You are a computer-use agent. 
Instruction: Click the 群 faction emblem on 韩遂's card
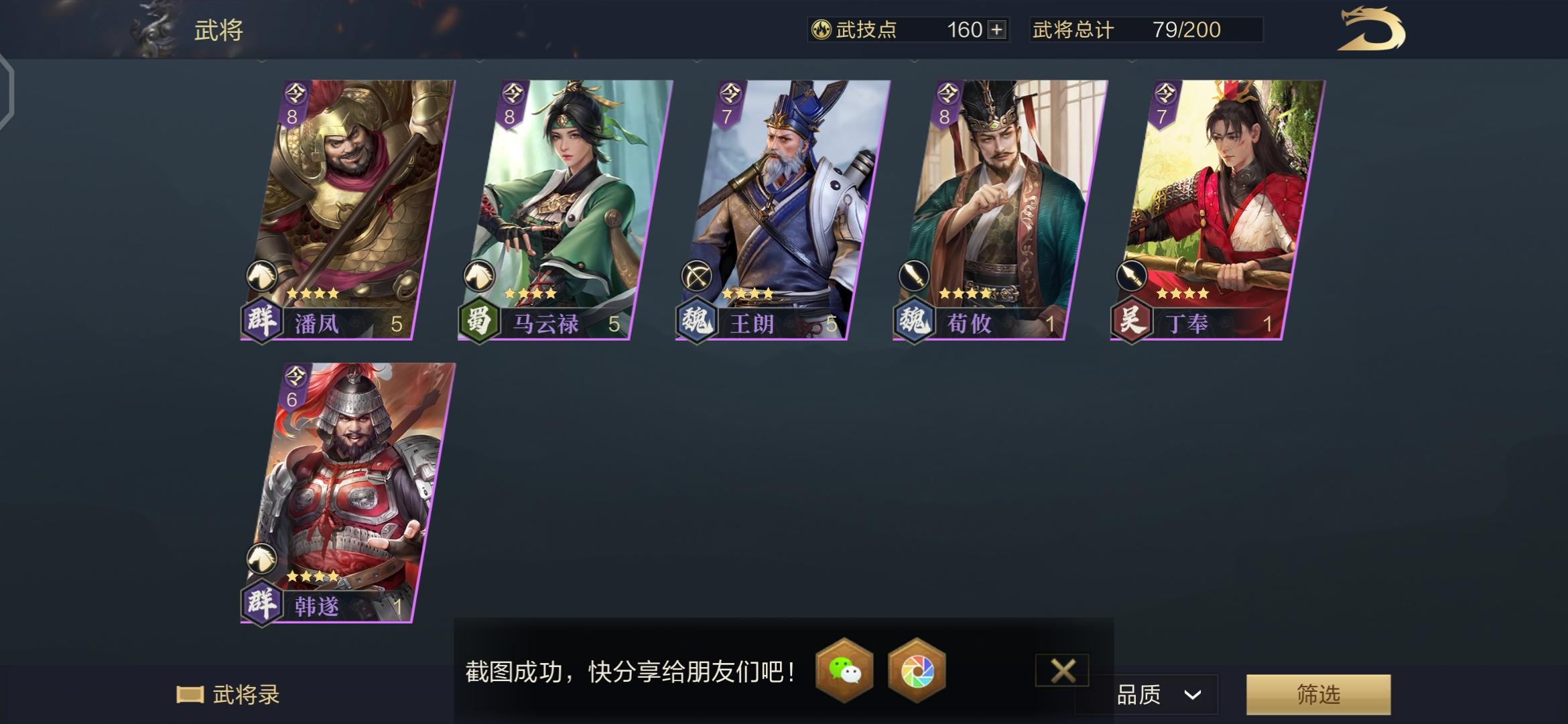(262, 603)
